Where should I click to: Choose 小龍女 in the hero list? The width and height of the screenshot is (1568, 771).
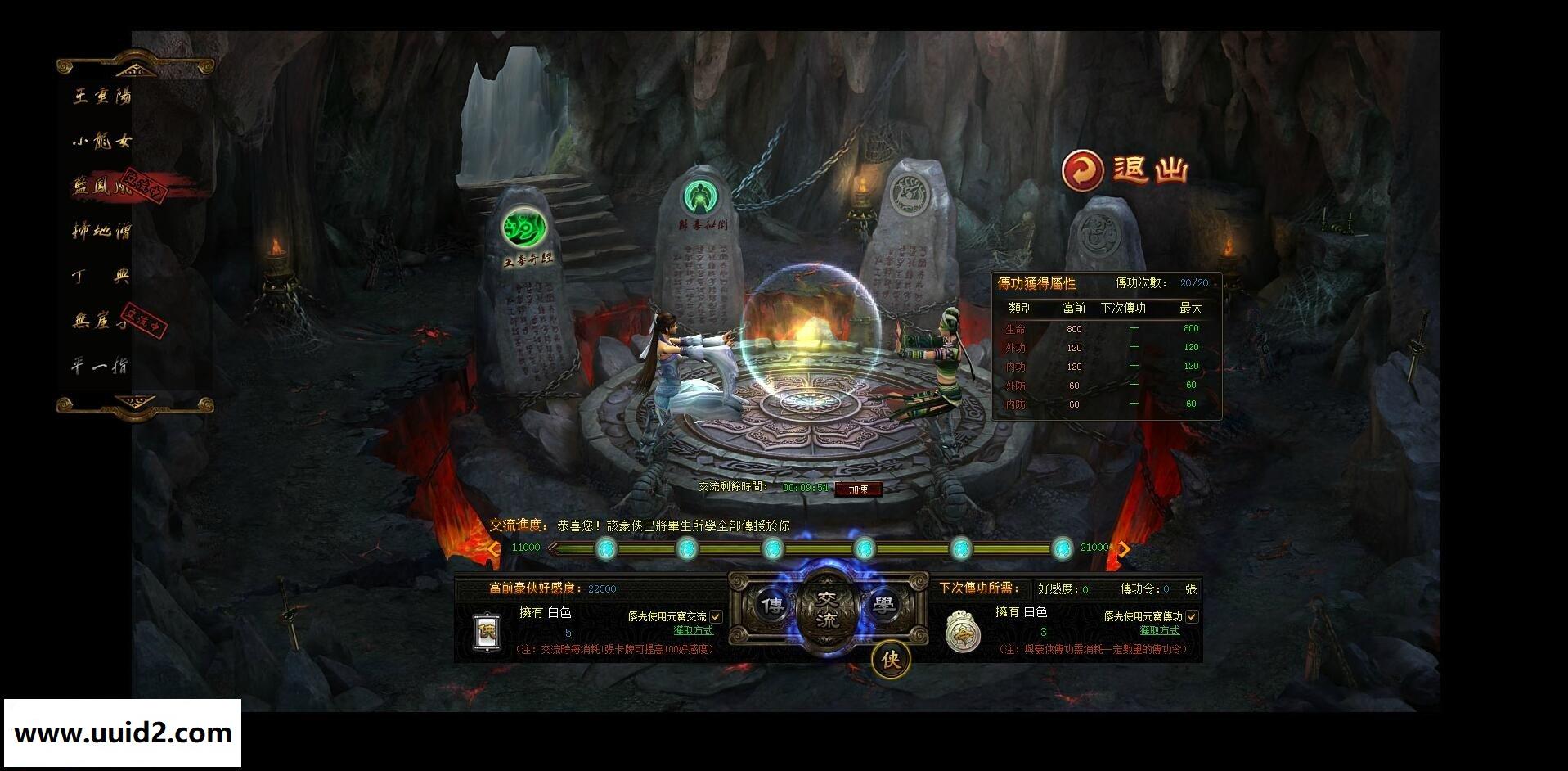coord(102,142)
